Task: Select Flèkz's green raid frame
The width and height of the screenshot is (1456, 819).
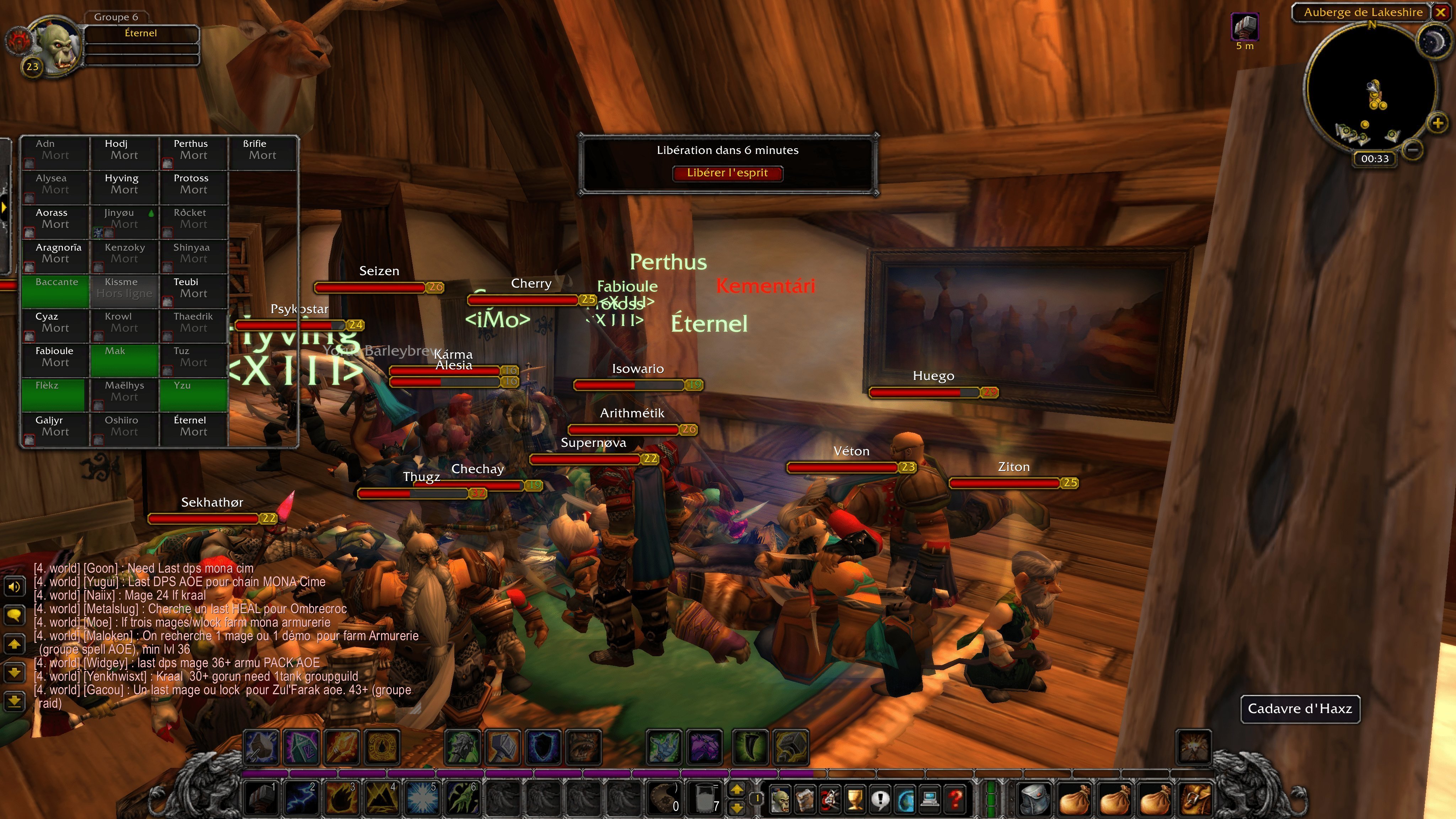Action: click(54, 395)
